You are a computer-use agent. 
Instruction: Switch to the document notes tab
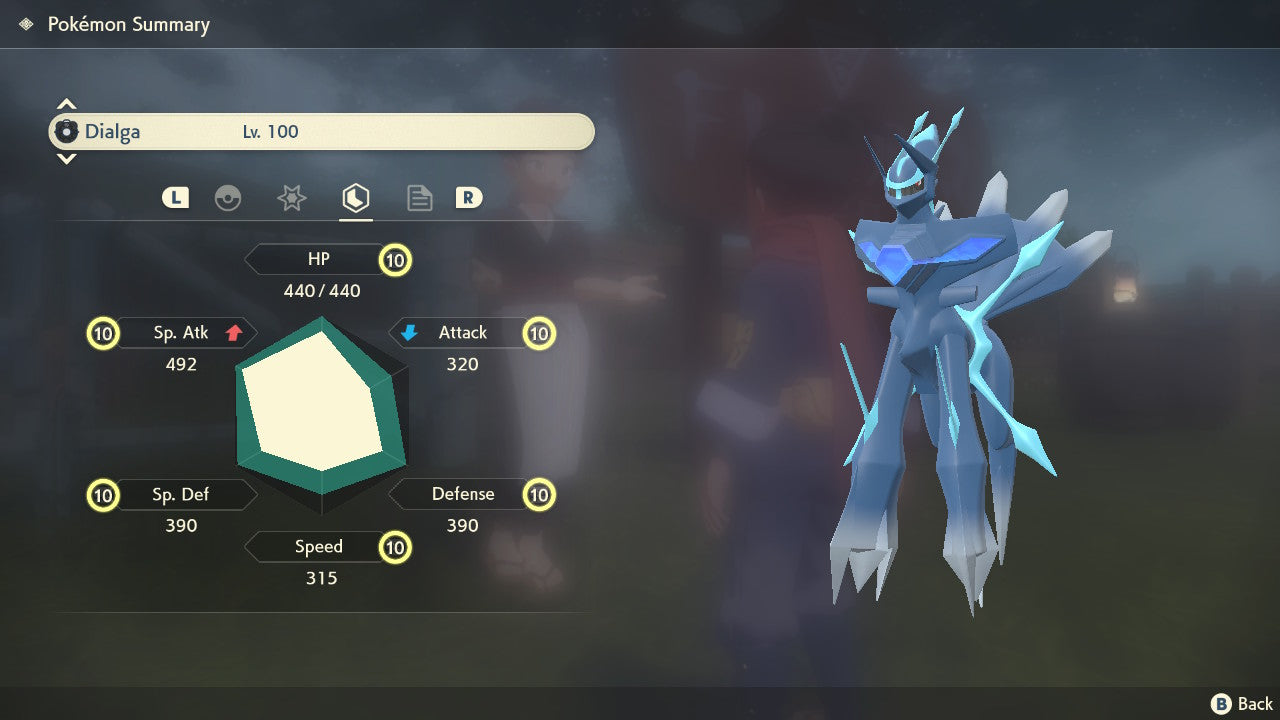(419, 198)
